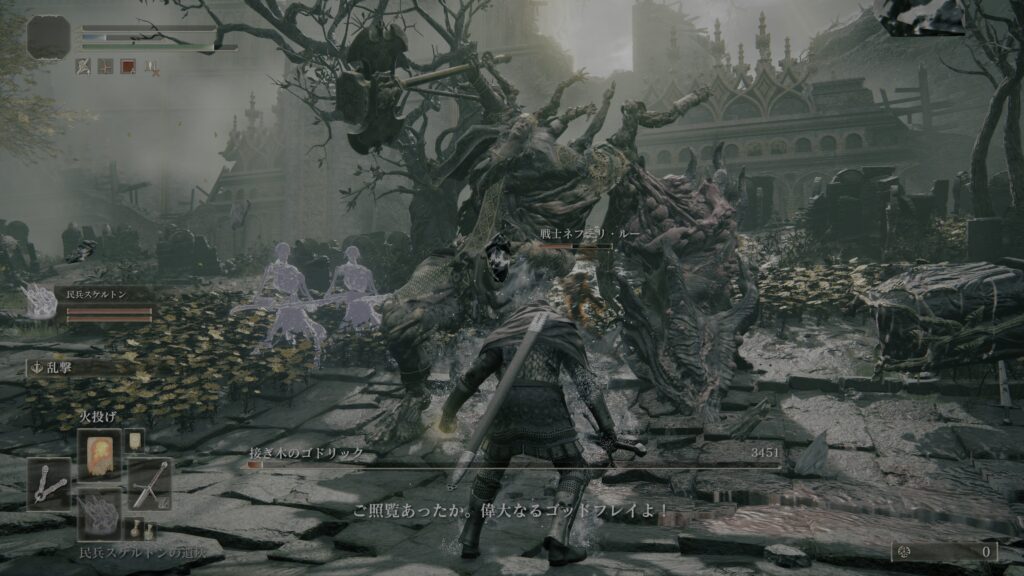Choose the 民兵スケルトンの遺灰 item slot
Screen dimensions: 1024x576
click(99, 514)
